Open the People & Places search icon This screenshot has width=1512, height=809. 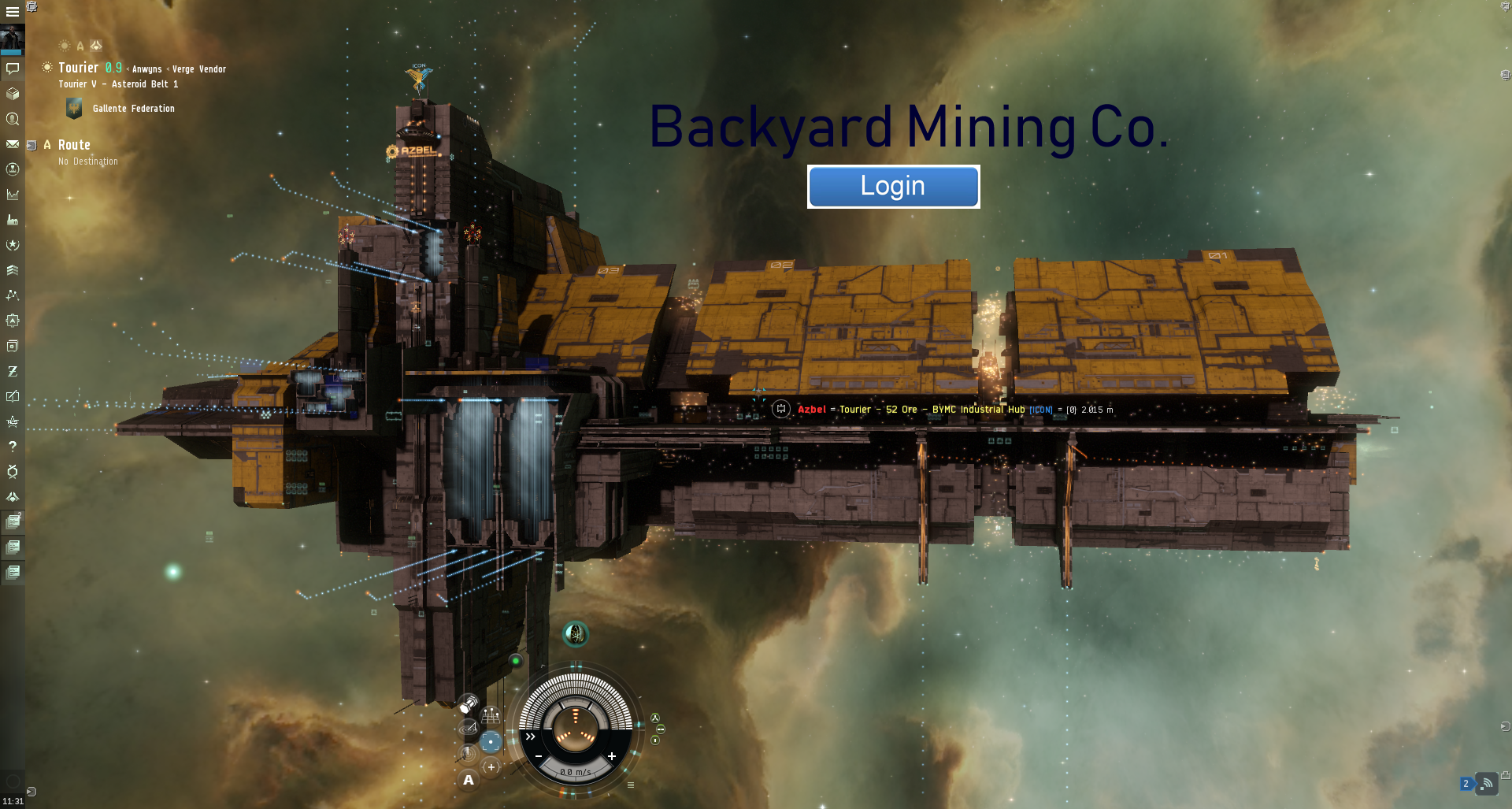pyautogui.click(x=13, y=119)
